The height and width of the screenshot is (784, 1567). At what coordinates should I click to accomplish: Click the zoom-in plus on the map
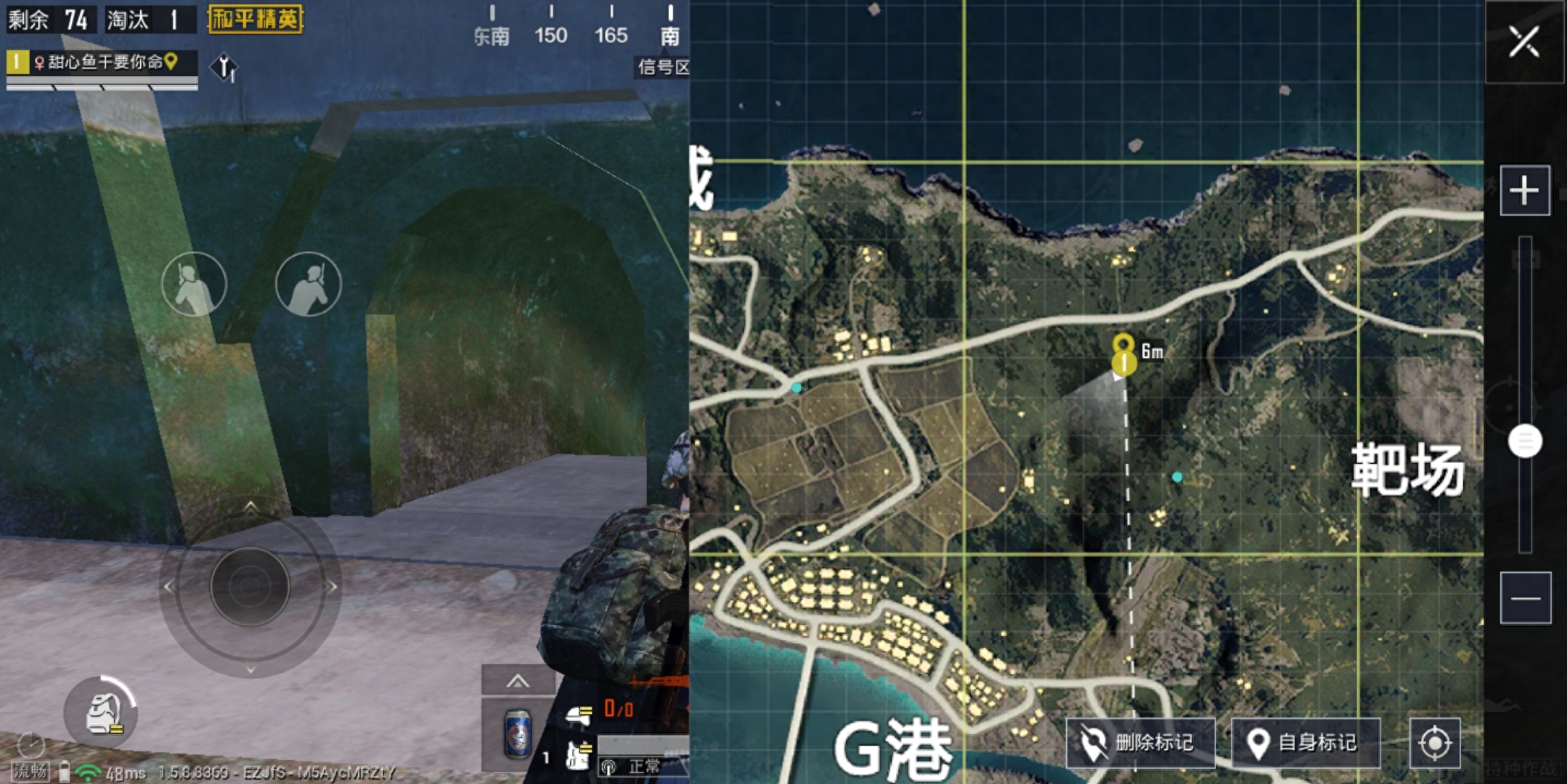tap(1525, 189)
